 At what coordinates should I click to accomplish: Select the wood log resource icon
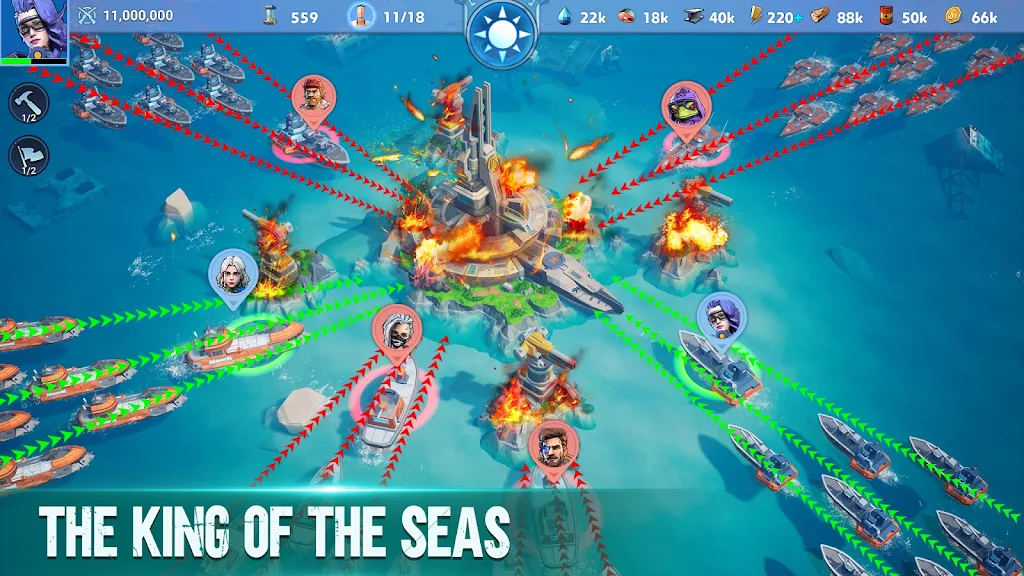(x=820, y=16)
